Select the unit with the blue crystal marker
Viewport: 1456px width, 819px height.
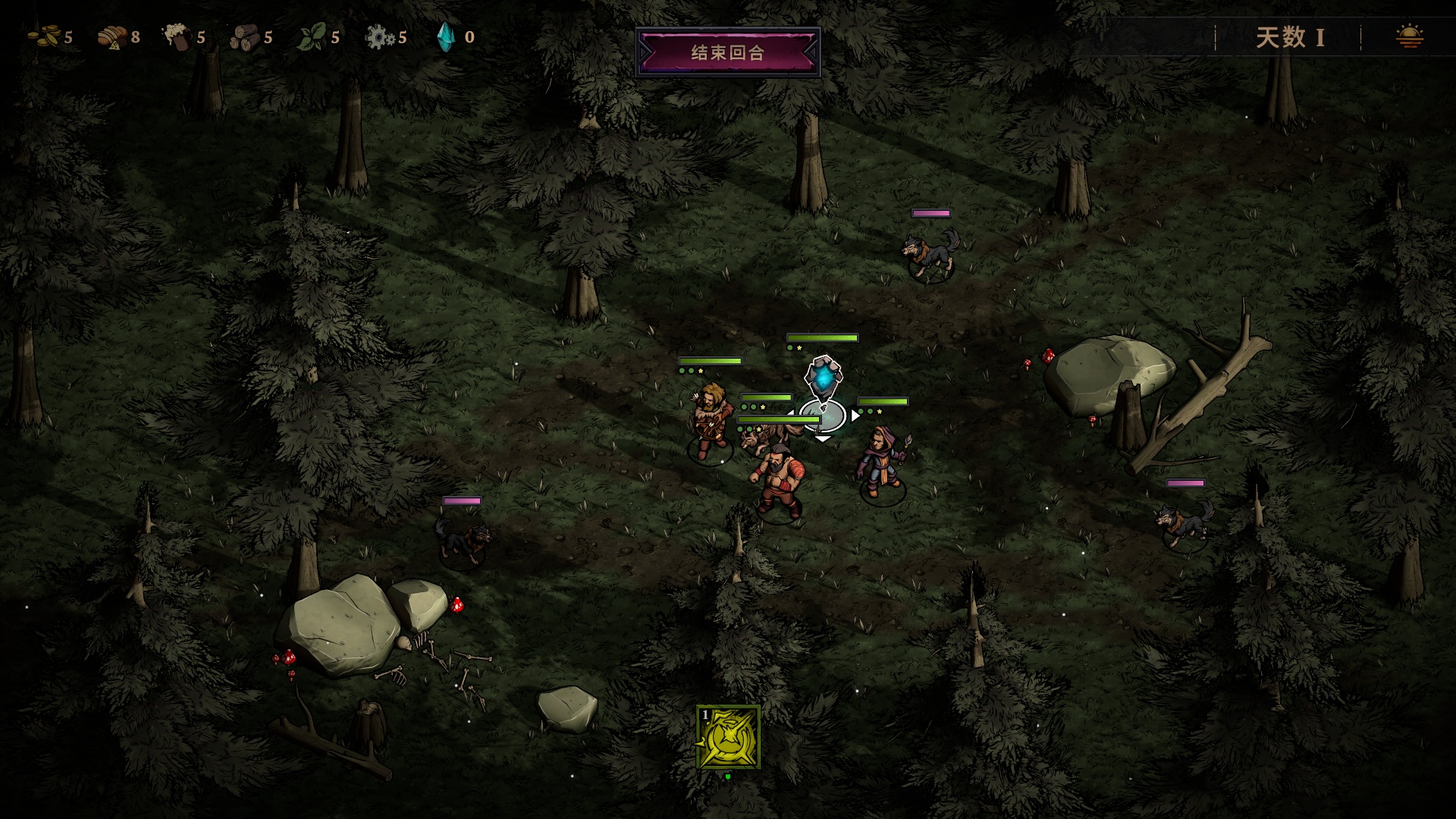click(x=823, y=379)
